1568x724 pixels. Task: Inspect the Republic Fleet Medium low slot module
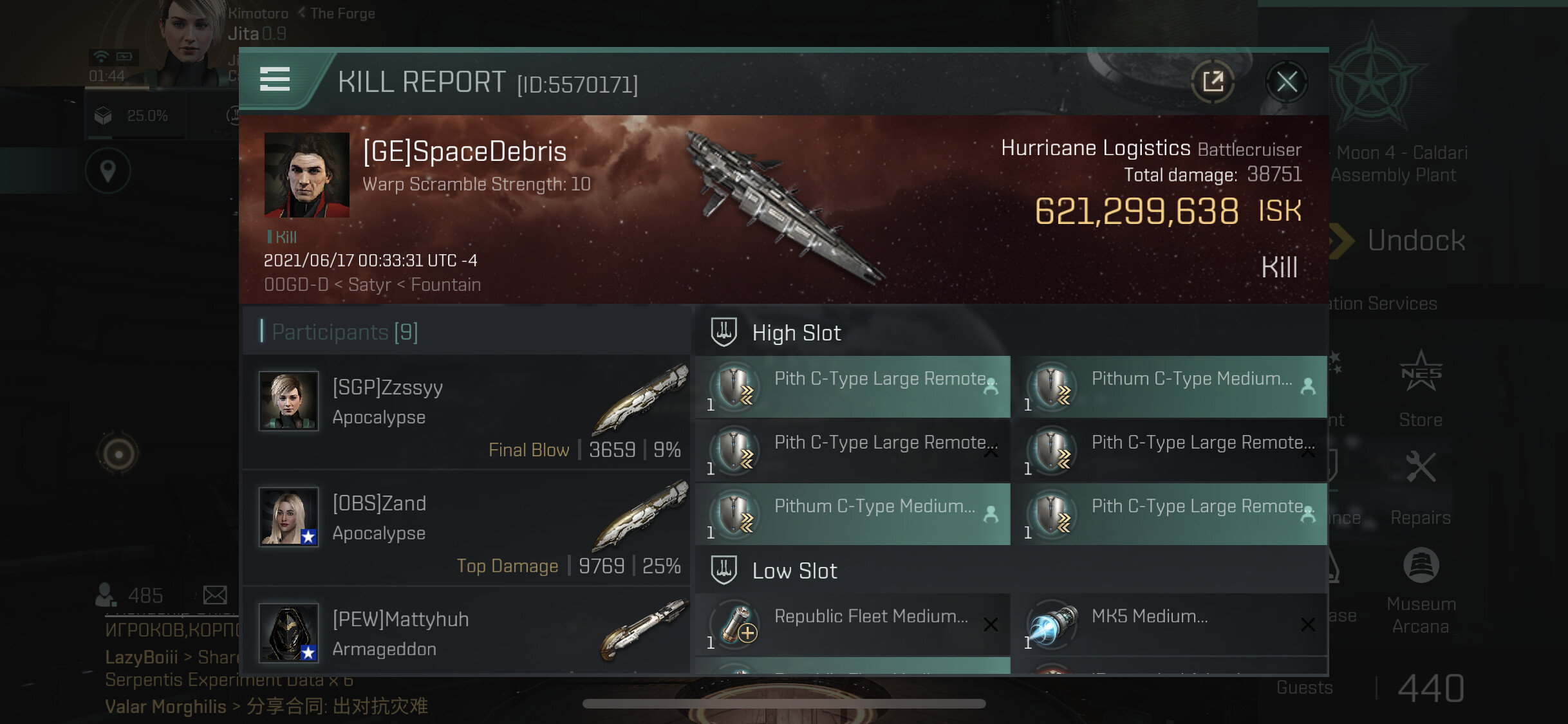coord(853,624)
